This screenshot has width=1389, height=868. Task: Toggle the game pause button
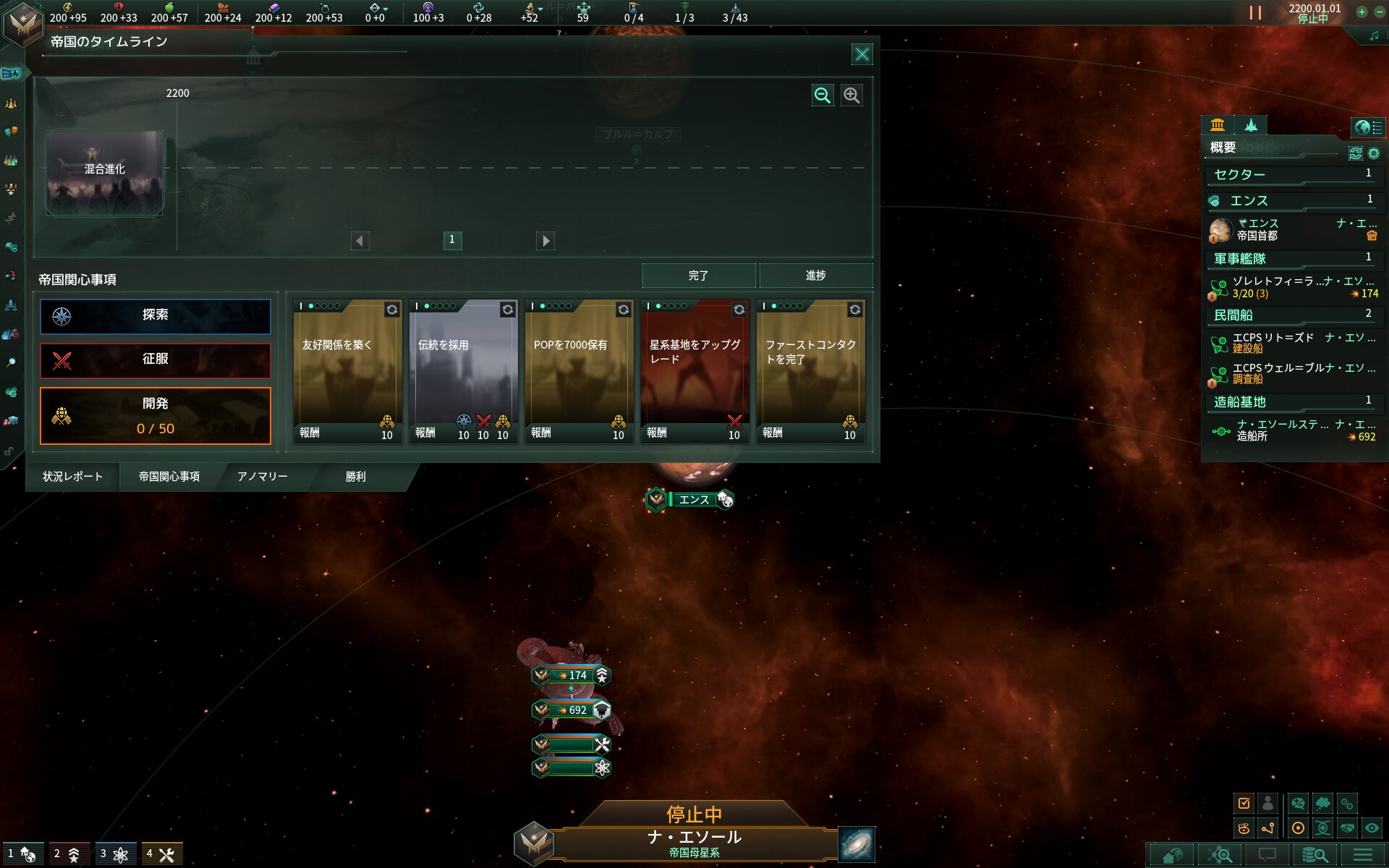coord(1255,13)
